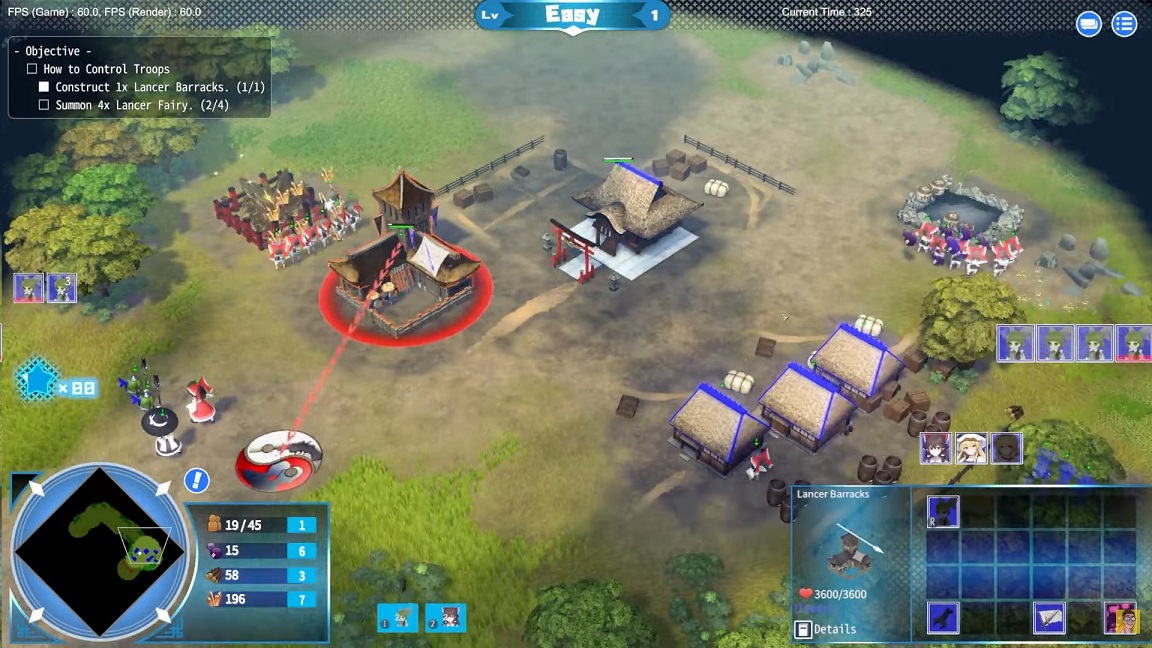
Task: Toggle the How to Control Troops objective
Action: click(32, 69)
